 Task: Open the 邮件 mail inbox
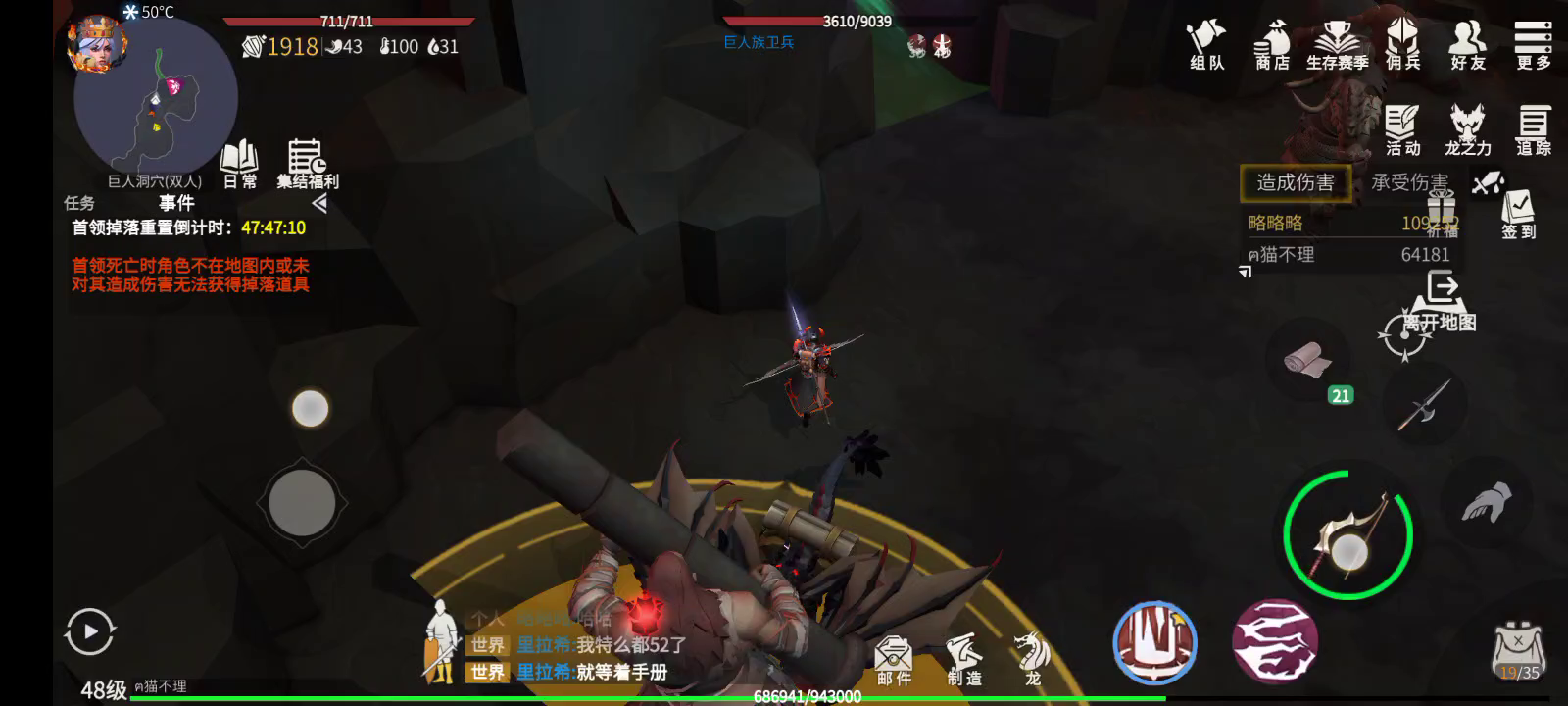click(893, 659)
